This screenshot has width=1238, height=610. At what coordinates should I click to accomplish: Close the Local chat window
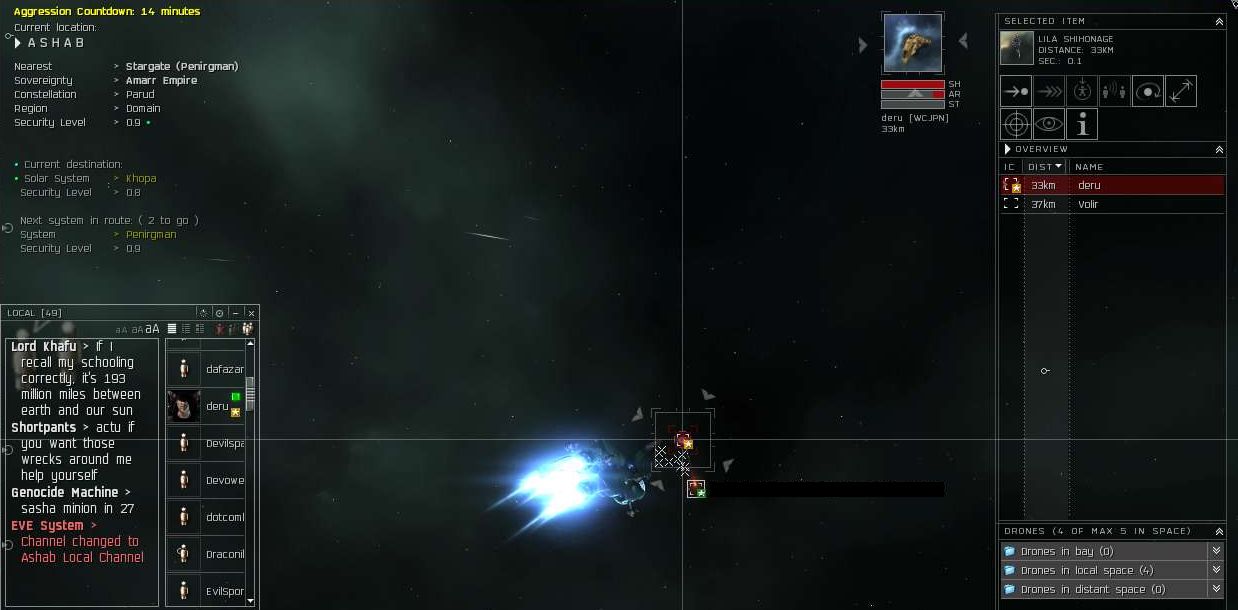pyautogui.click(x=251, y=313)
